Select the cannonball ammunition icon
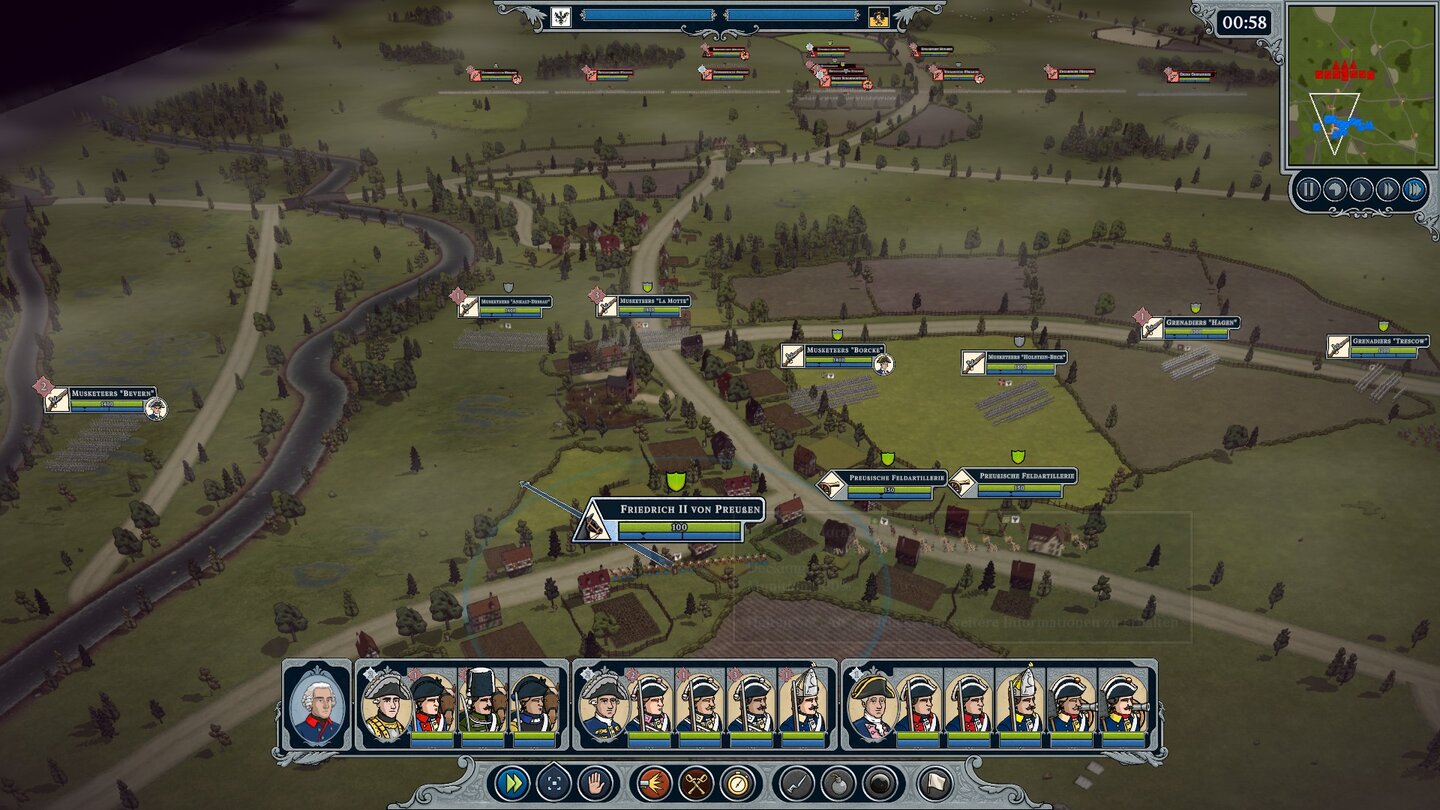 (x=882, y=783)
